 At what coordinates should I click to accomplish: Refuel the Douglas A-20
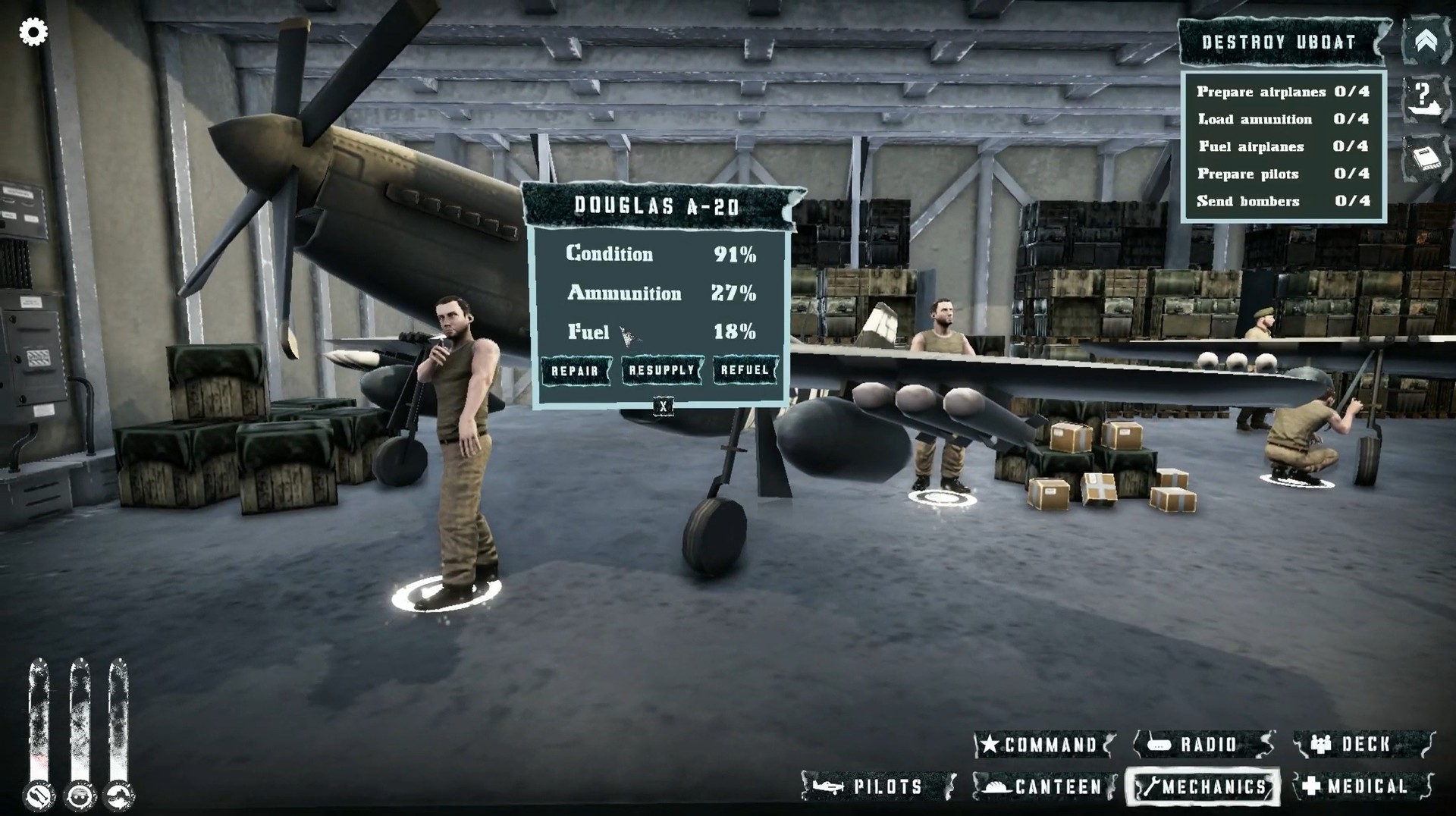tap(745, 370)
